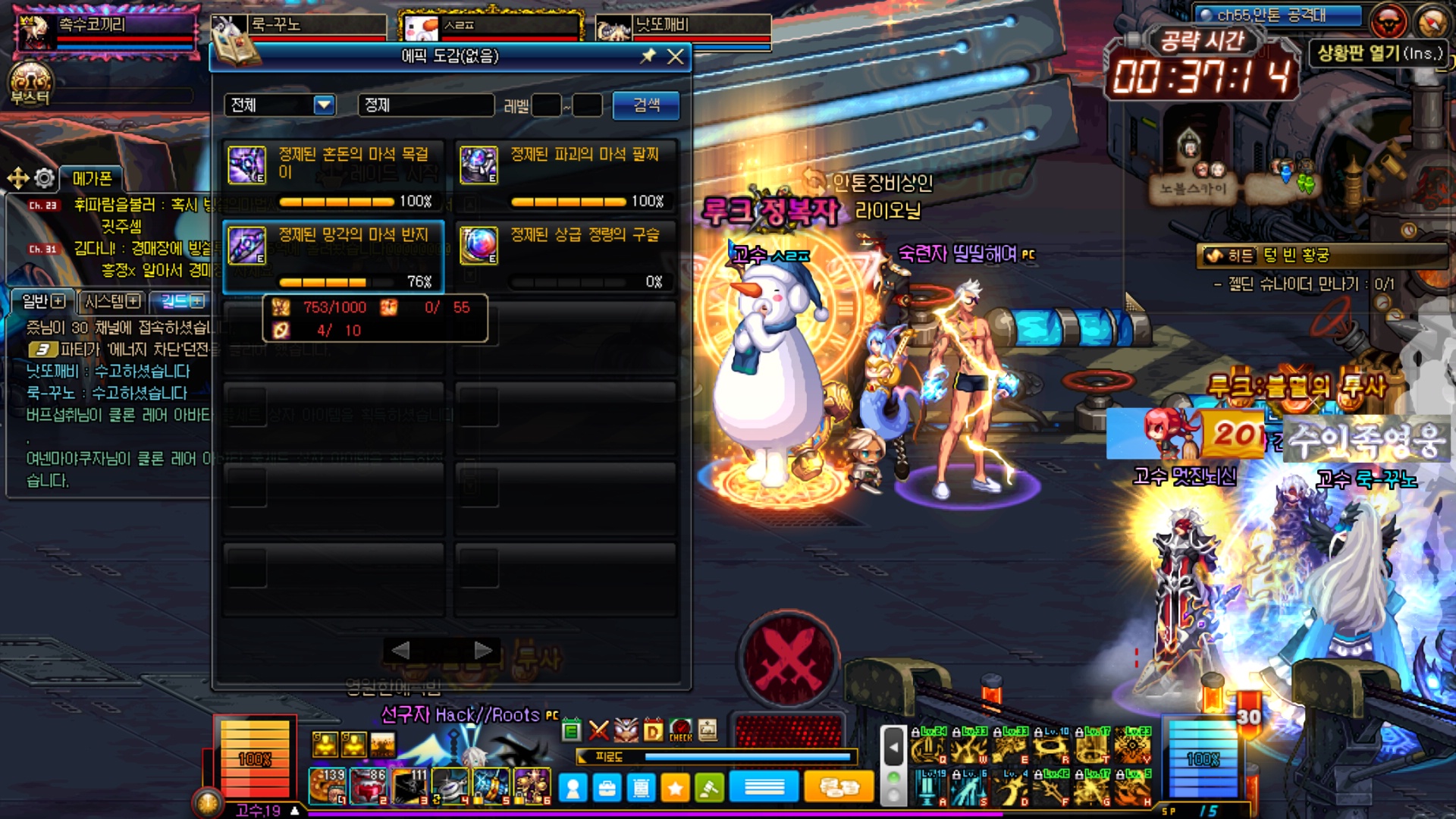Open chat settings gear icon
Image resolution: width=1456 pixels, height=819 pixels.
45,178
